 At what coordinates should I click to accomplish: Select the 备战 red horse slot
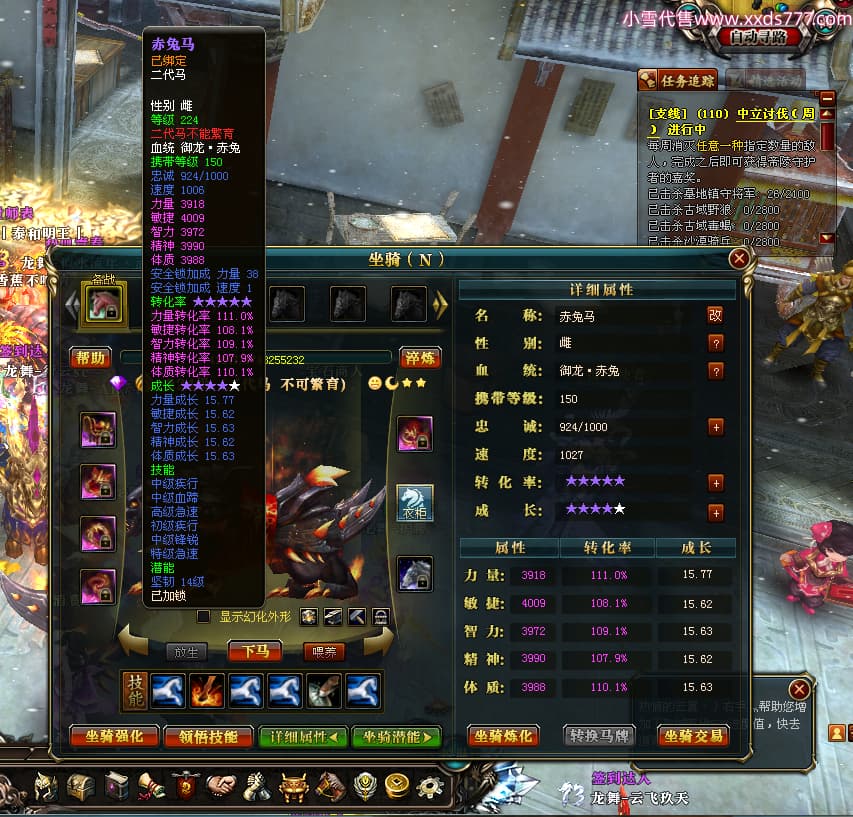click(104, 302)
